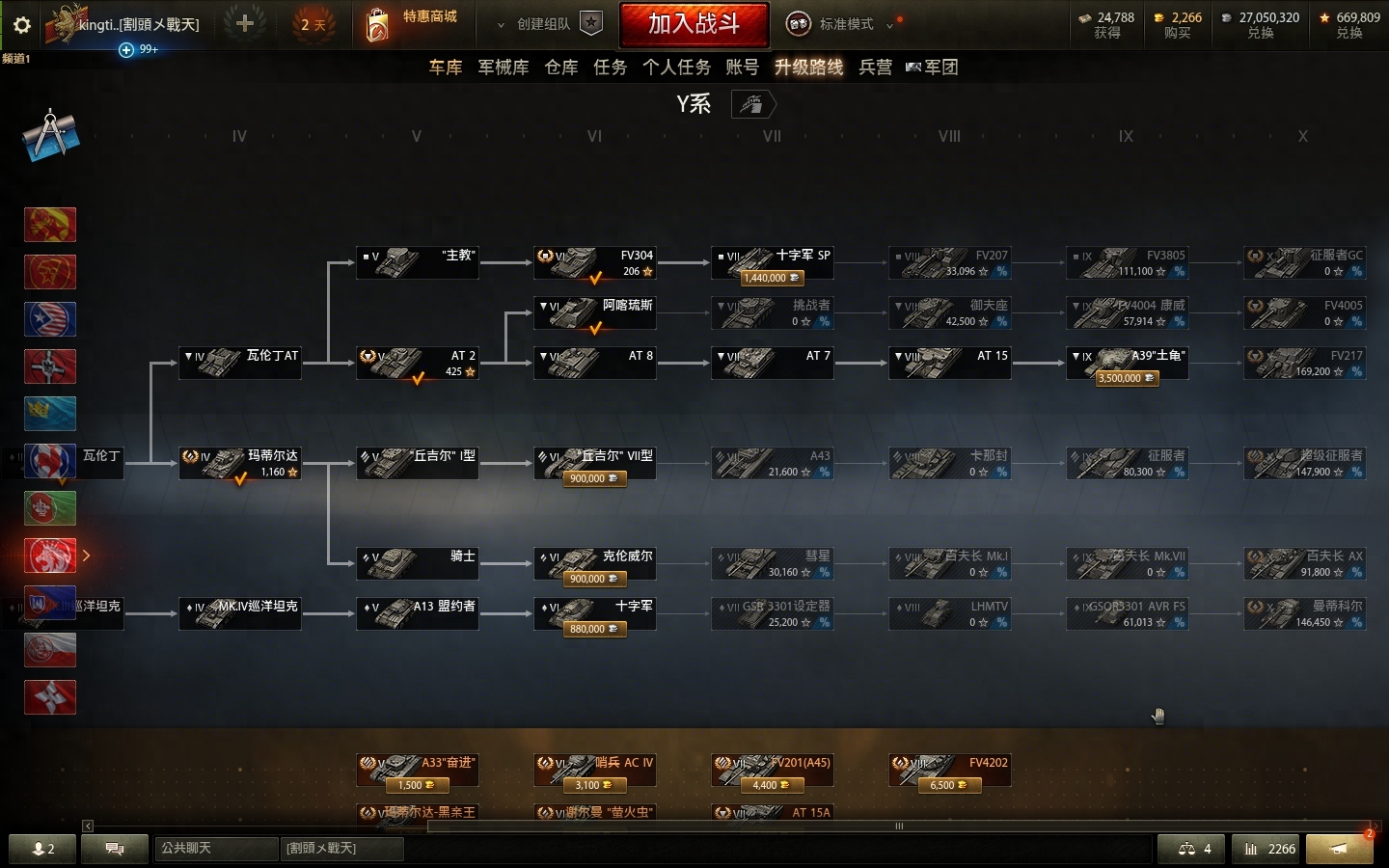This screenshot has height=868, width=1389.
Task: Switch to the 车库 garage tab
Action: tap(446, 67)
